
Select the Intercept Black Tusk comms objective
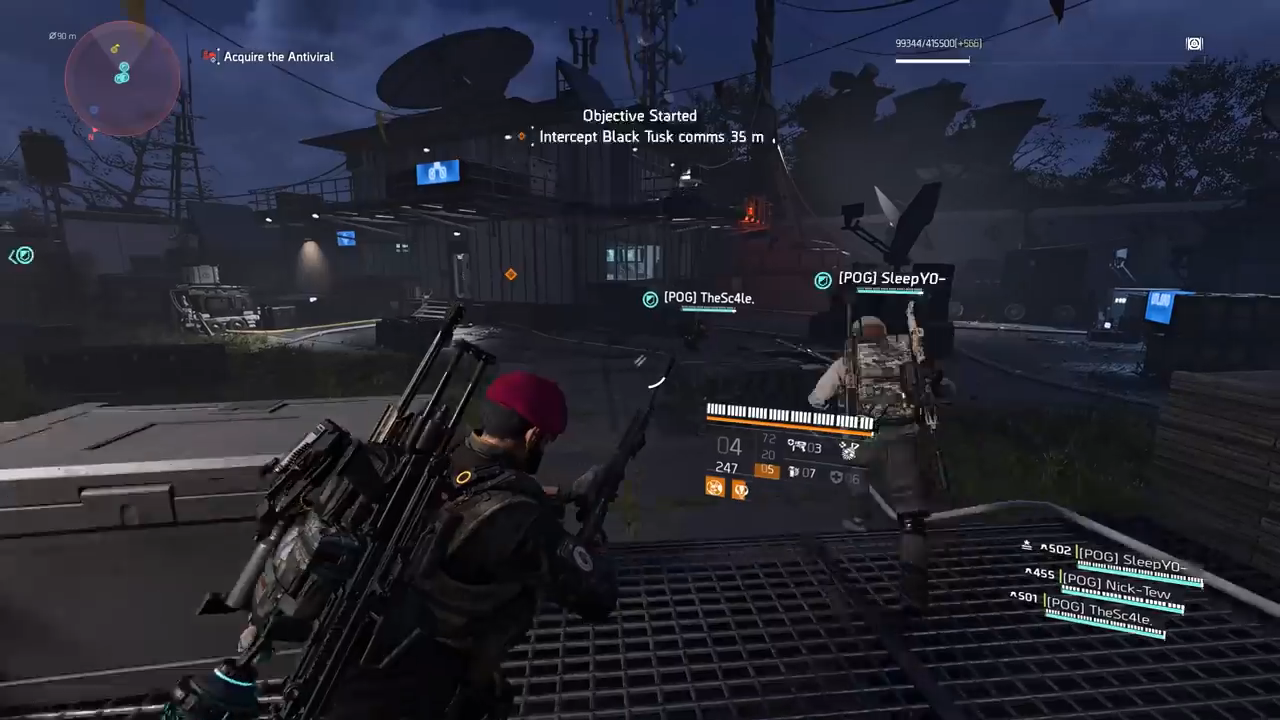pos(650,137)
